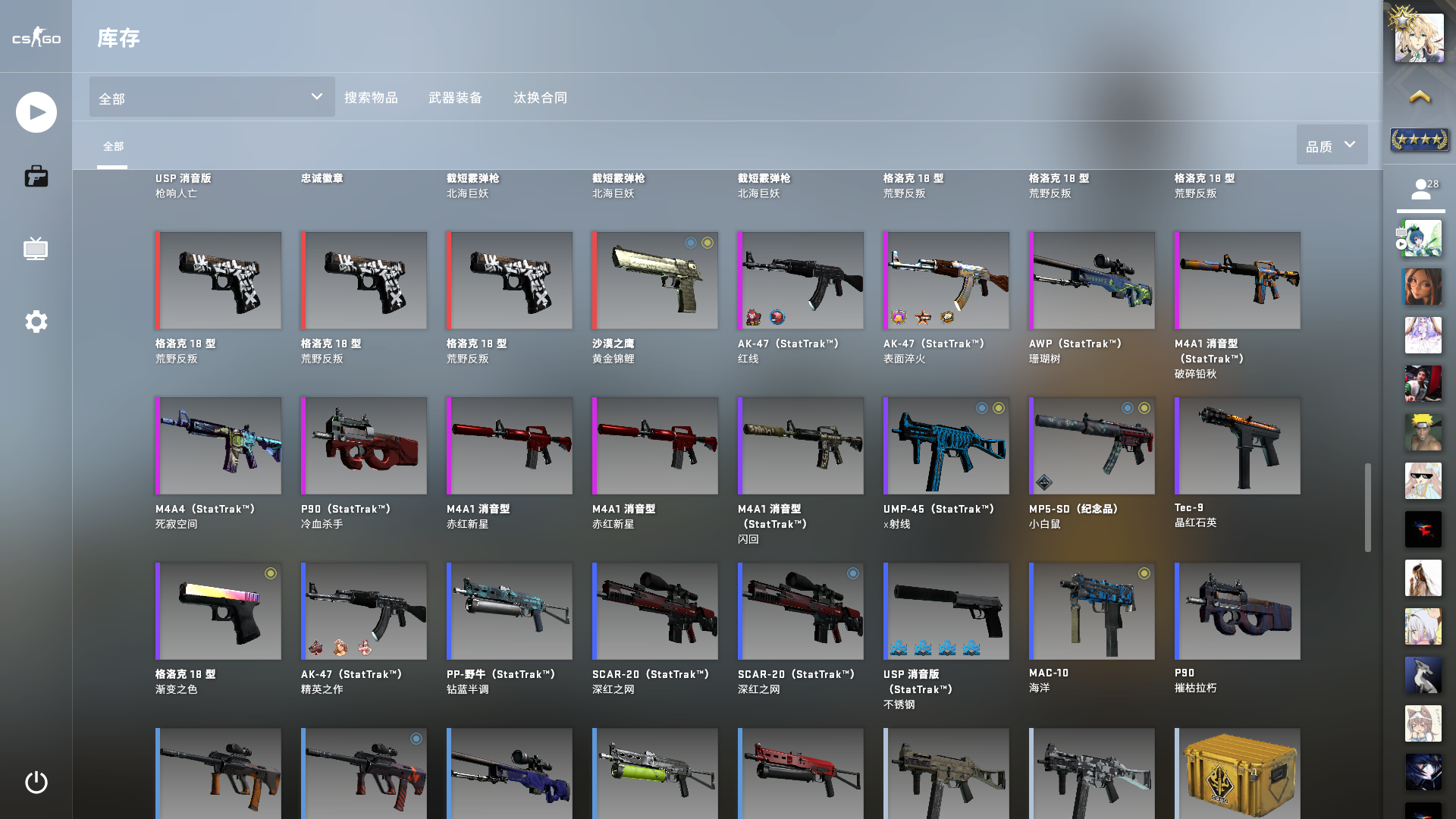Click the sticker icons on the AK-47 红线 item

point(766,318)
